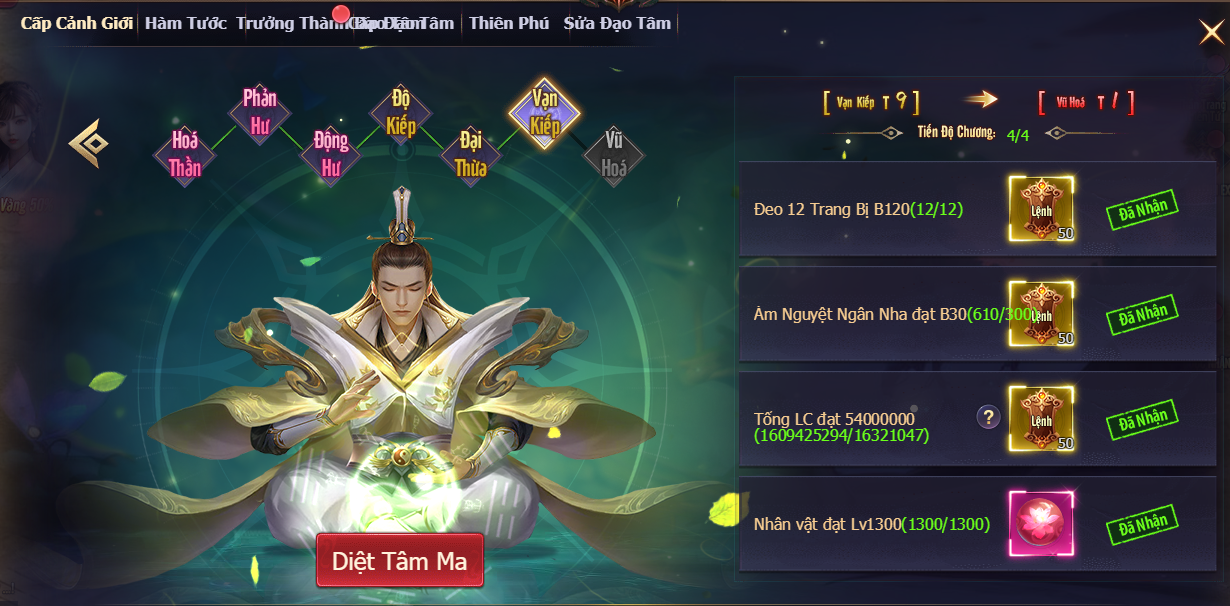
Task: Select the Sửa Đạo Tâm tab
Action: click(617, 23)
